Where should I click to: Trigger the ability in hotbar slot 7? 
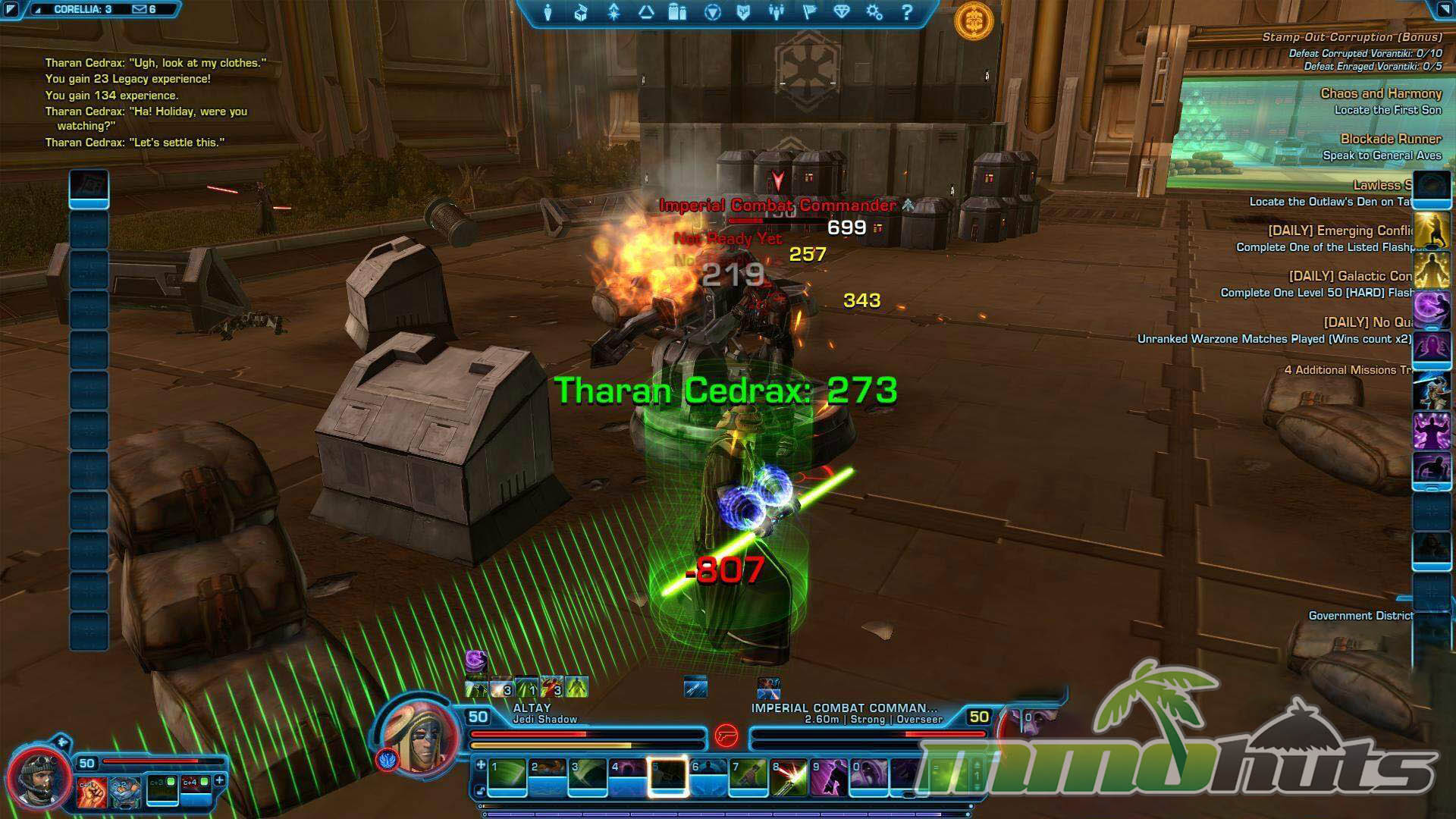click(x=748, y=778)
